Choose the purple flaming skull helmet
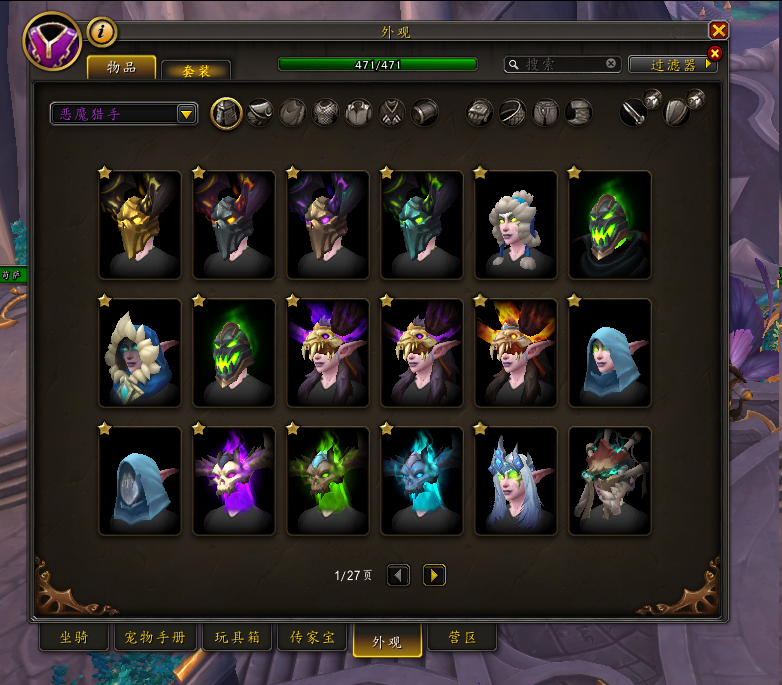The width and height of the screenshot is (782, 685). tap(233, 481)
